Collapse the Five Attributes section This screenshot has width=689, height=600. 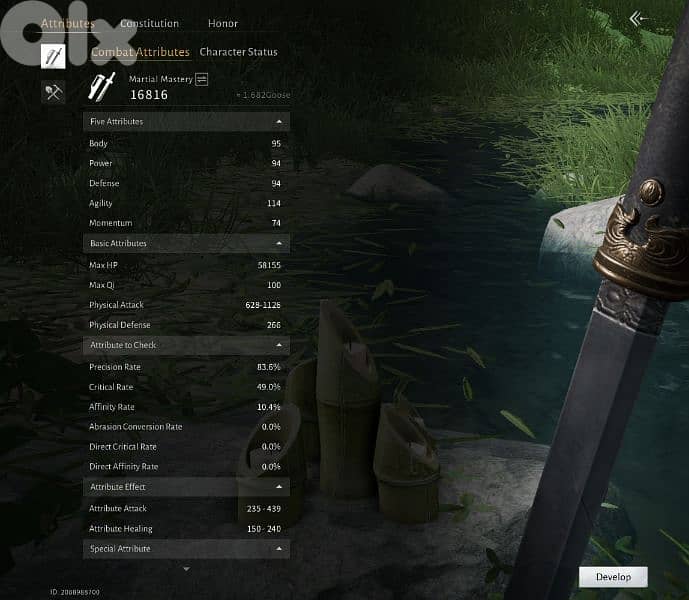click(278, 122)
